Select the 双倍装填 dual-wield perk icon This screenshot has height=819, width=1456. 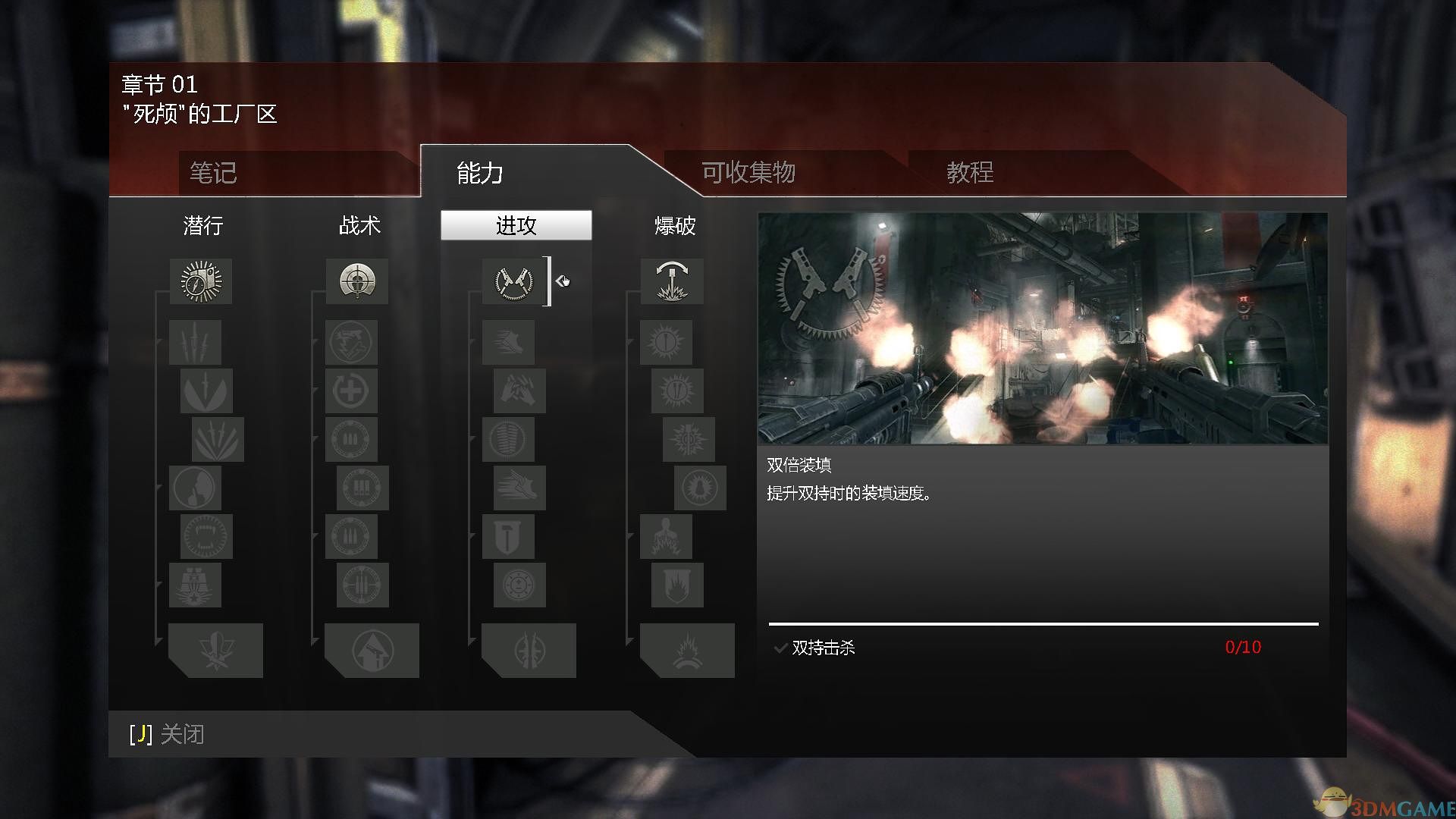514,281
